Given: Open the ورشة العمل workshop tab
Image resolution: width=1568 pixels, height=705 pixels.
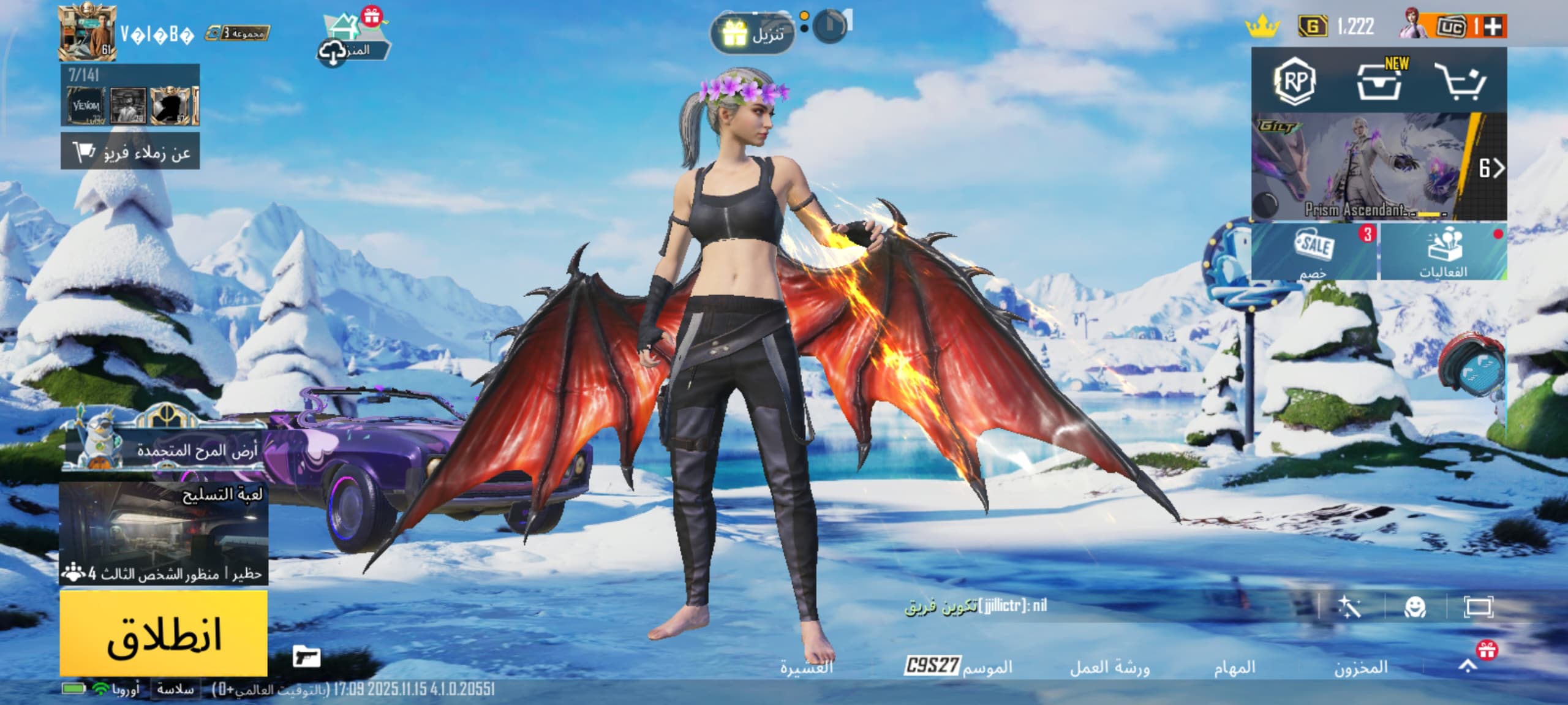Looking at the screenshot, I should pos(1109,667).
